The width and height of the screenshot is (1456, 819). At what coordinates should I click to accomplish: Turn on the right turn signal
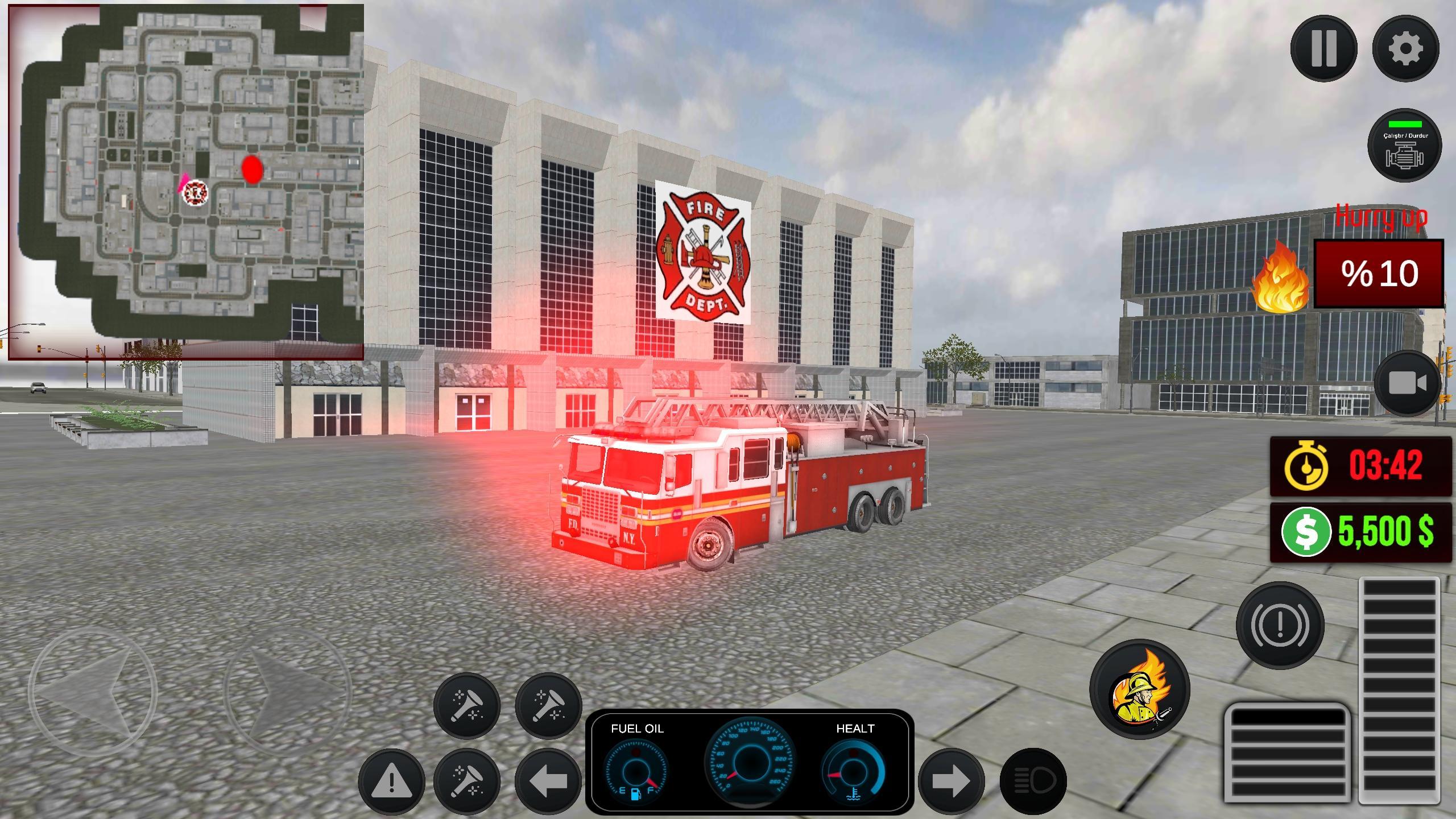[951, 782]
